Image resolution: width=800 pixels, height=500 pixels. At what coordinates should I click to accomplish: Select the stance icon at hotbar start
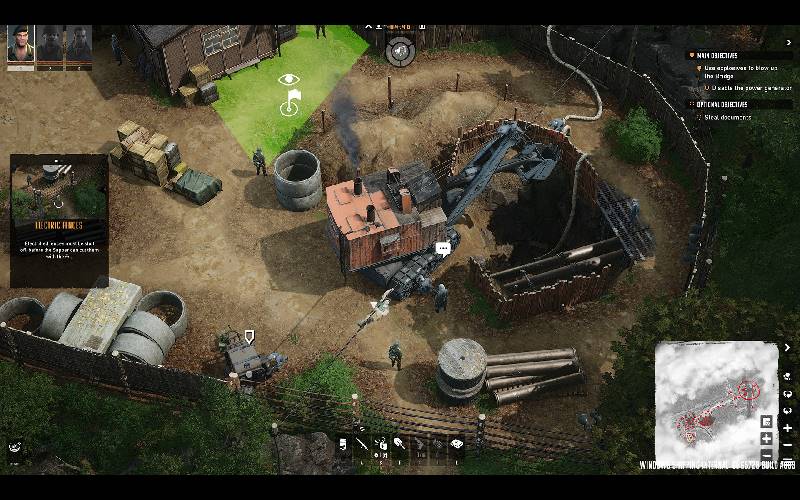pyautogui.click(x=342, y=445)
